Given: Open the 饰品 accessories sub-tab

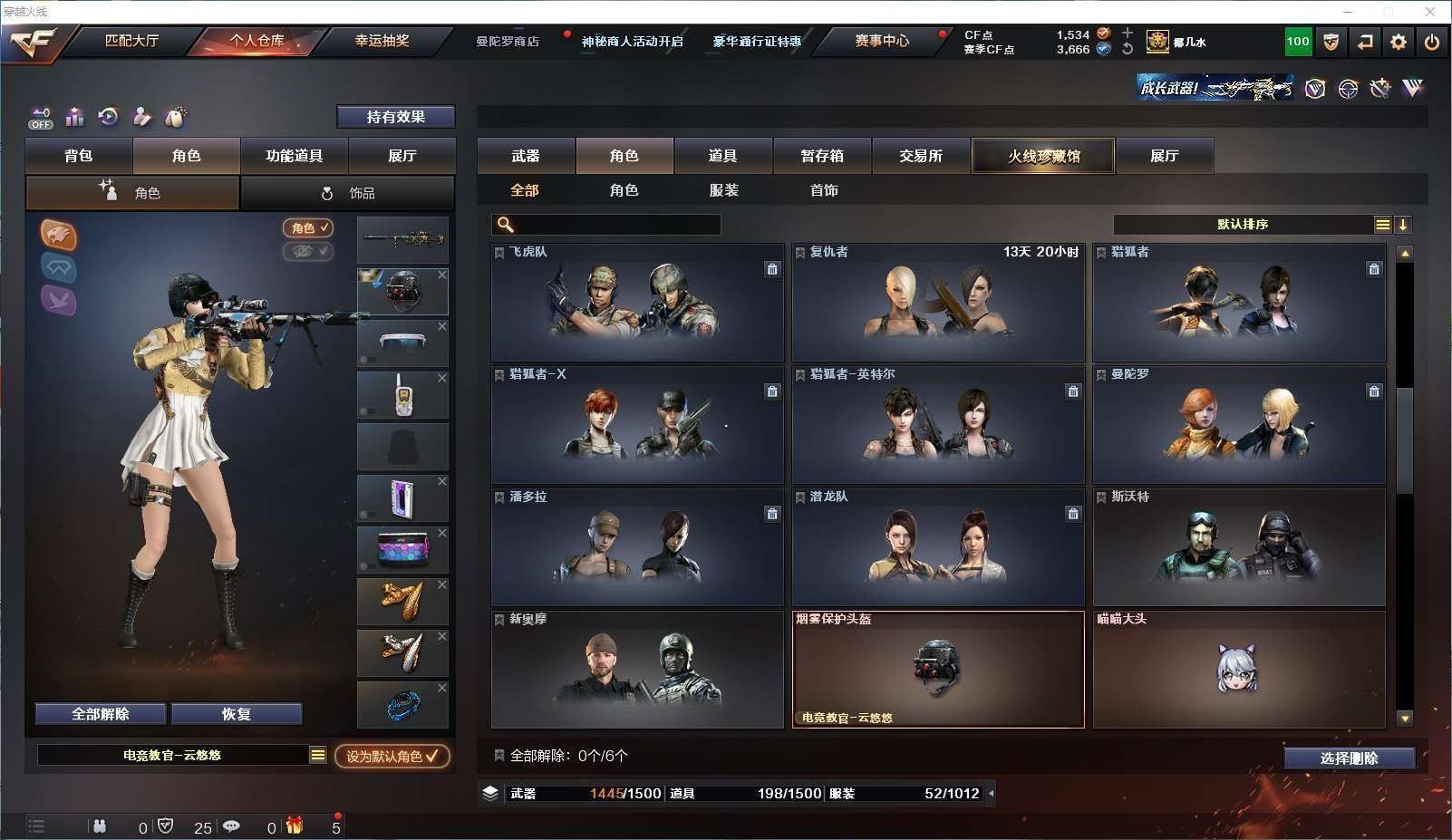Looking at the screenshot, I should pos(348,193).
